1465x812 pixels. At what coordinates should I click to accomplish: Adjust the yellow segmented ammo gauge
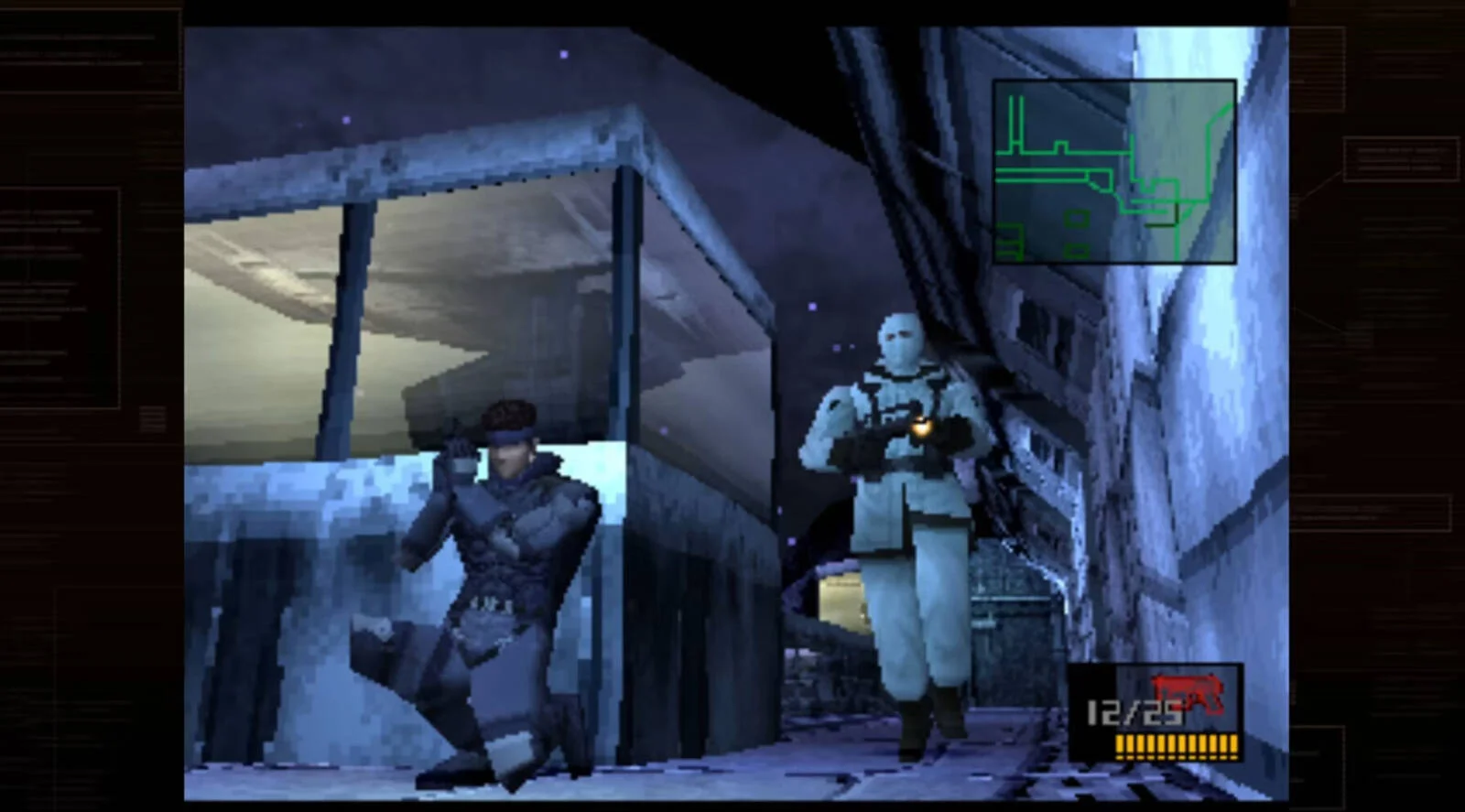pos(1177,746)
